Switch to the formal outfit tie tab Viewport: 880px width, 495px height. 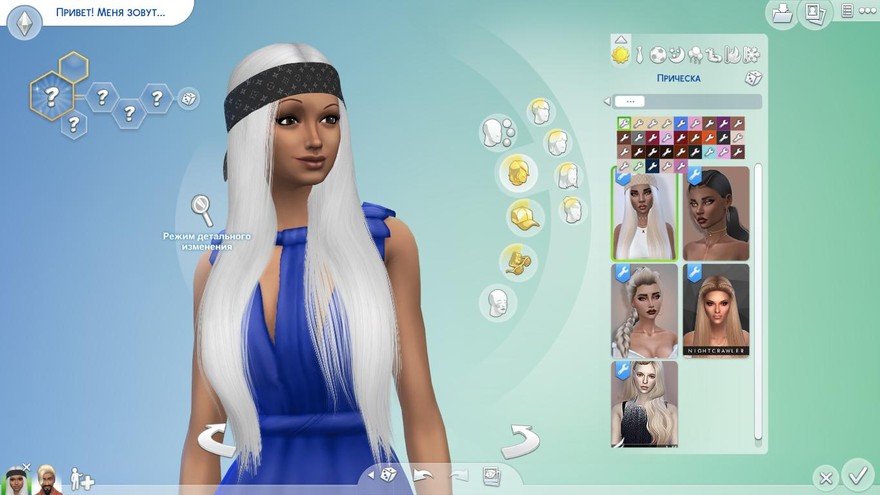point(640,55)
